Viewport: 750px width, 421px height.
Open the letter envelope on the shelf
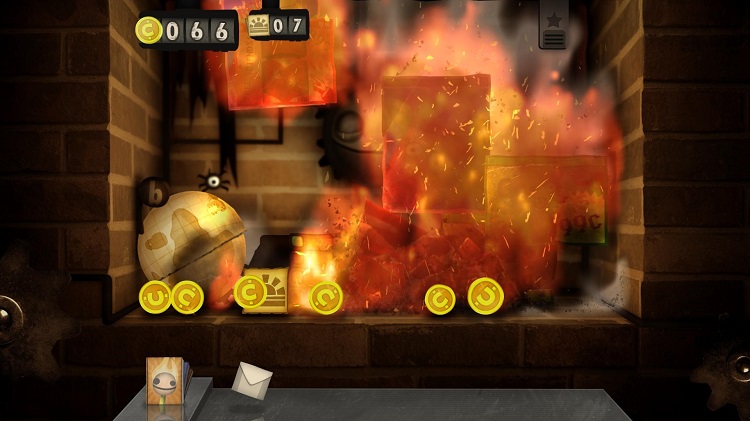pyautogui.click(x=251, y=380)
